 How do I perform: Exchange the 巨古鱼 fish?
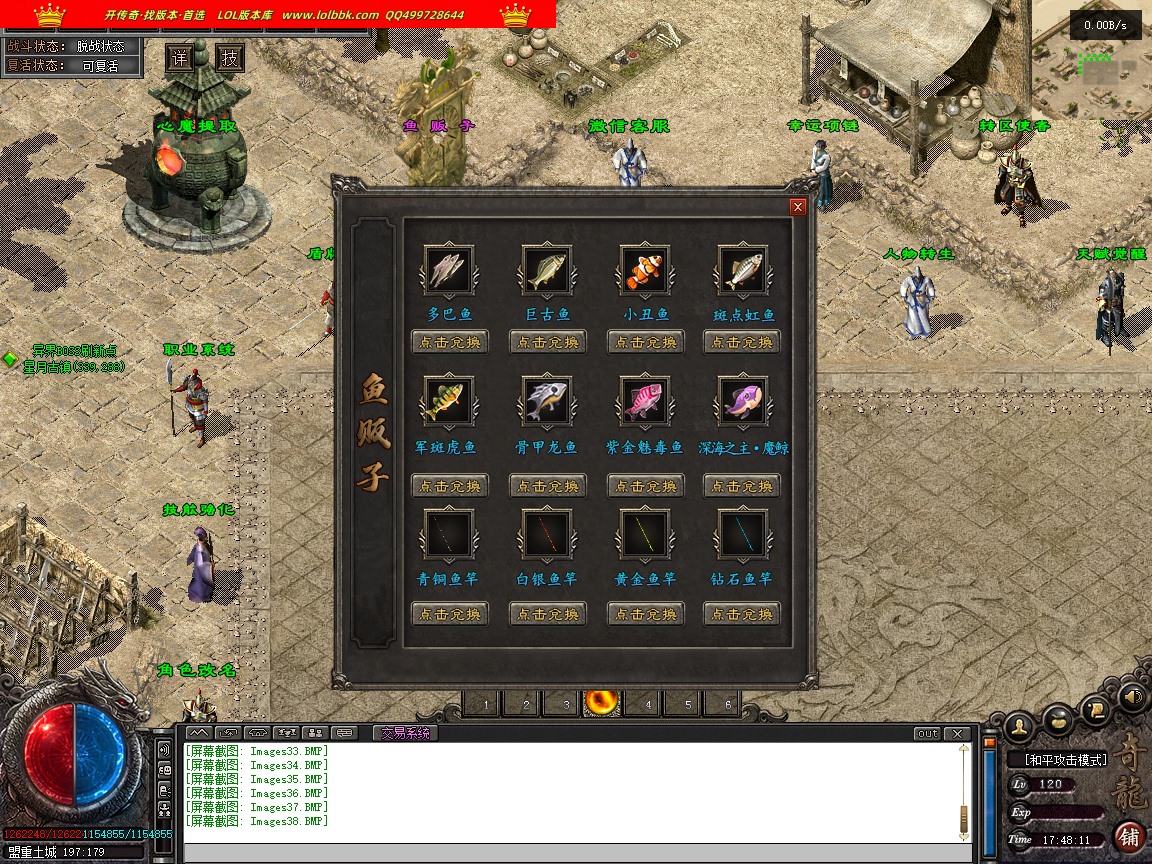tap(548, 343)
